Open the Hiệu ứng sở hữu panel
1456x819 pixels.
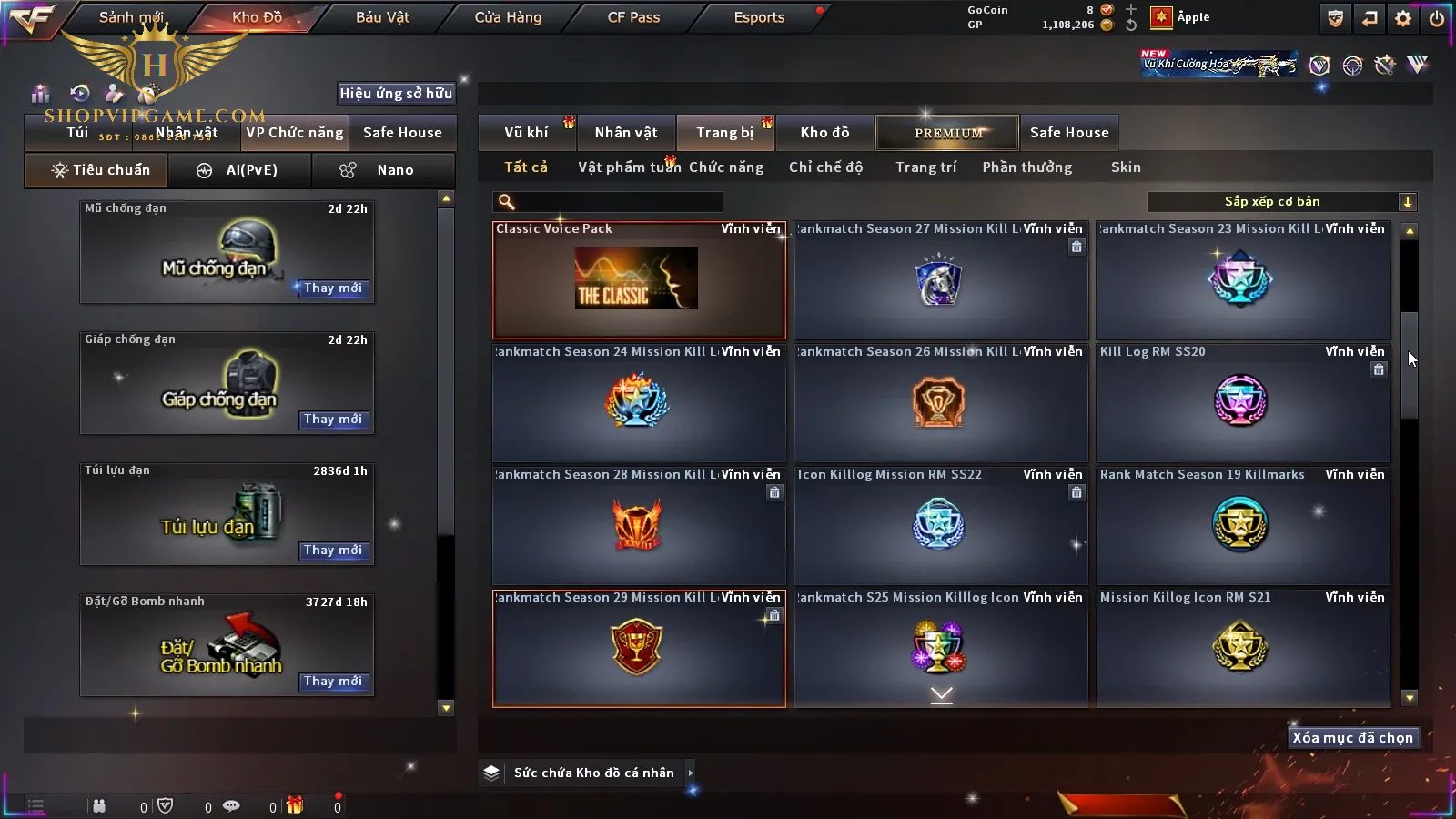pyautogui.click(x=396, y=94)
